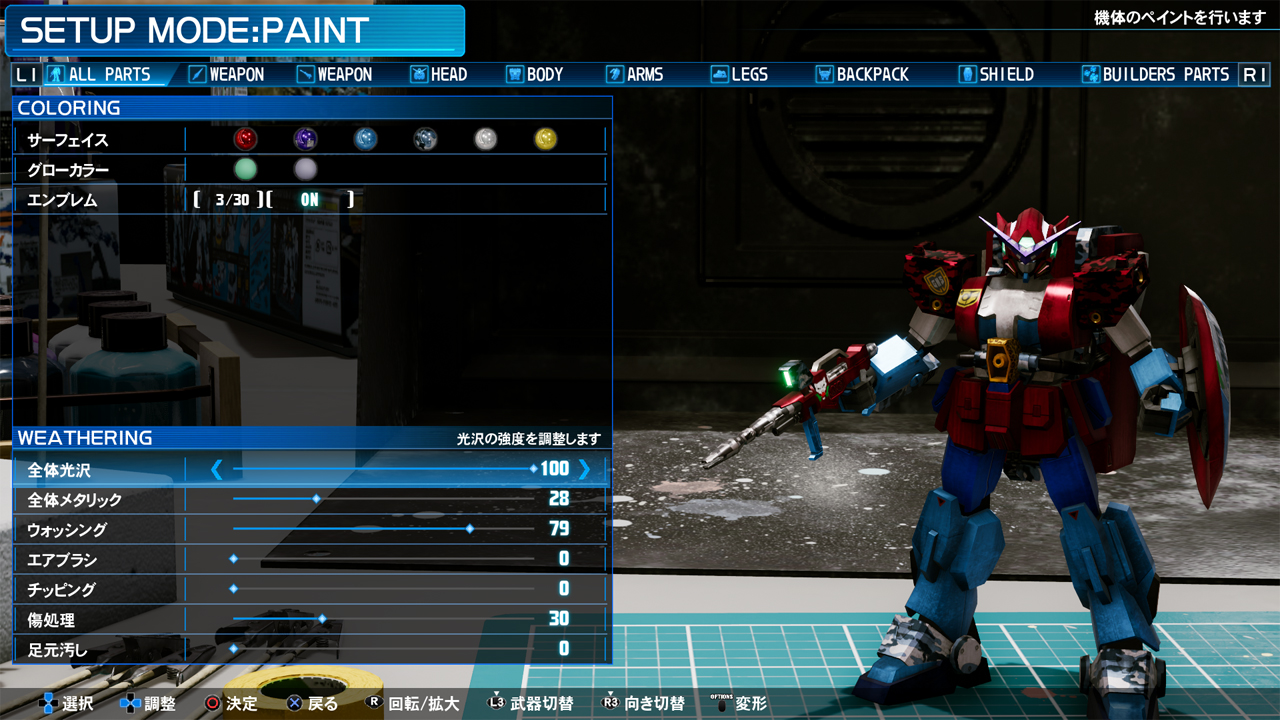Adjust the ウォッシング slider
This screenshot has width=1280, height=720.
click(469, 529)
